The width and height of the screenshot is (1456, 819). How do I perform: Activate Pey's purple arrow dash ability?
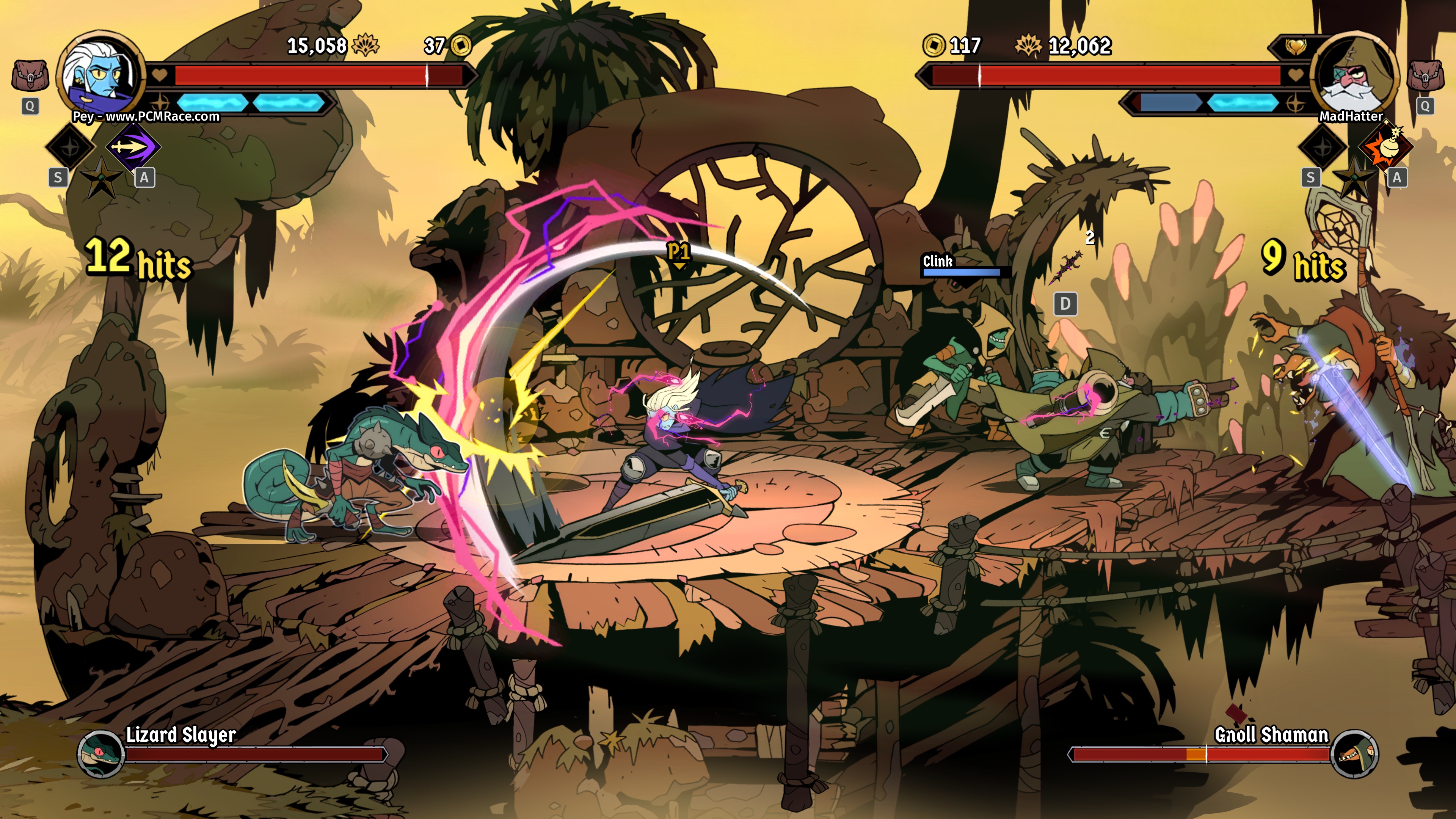[x=133, y=147]
